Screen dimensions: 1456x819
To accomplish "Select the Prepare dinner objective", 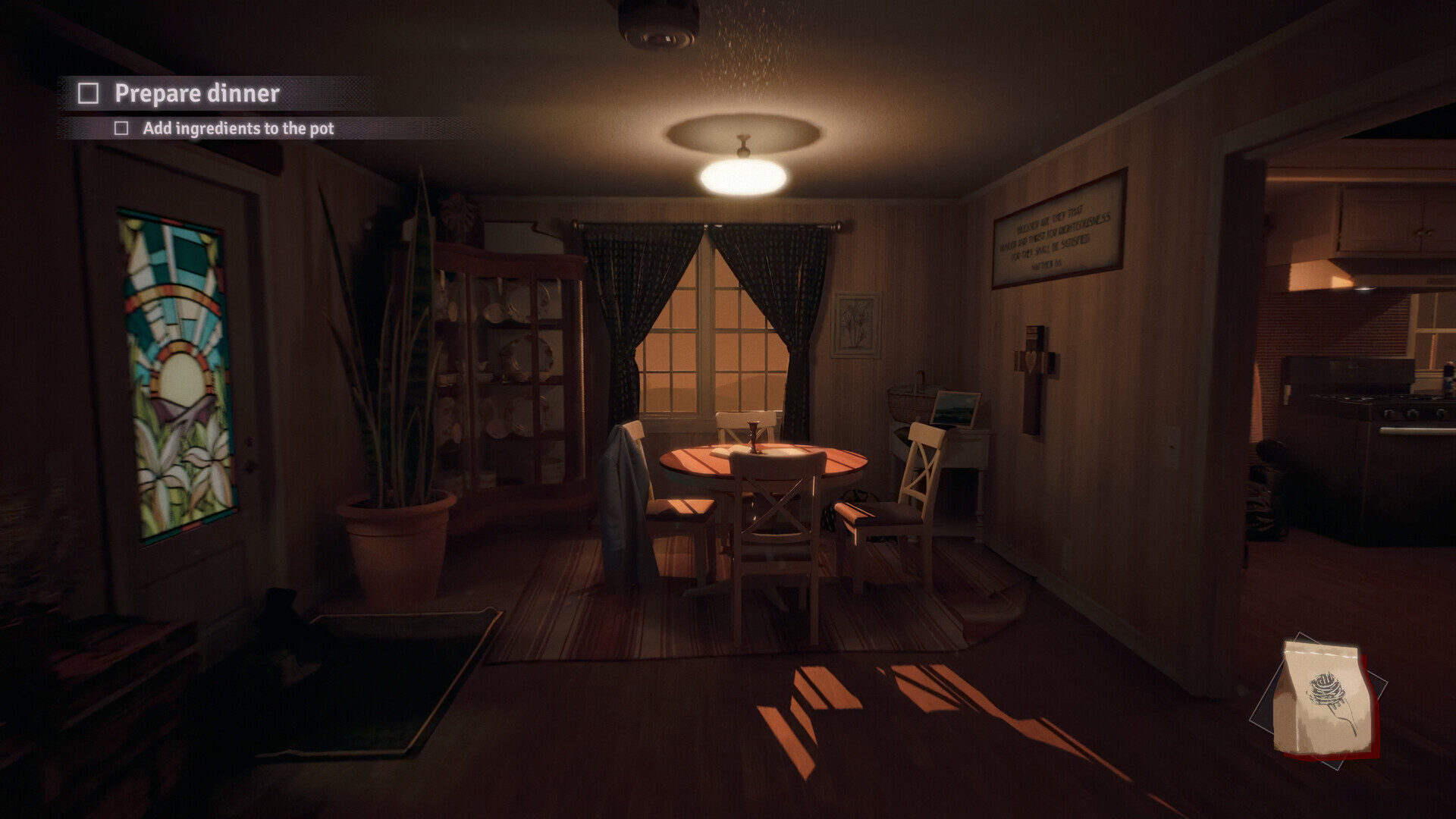I will [x=196, y=93].
